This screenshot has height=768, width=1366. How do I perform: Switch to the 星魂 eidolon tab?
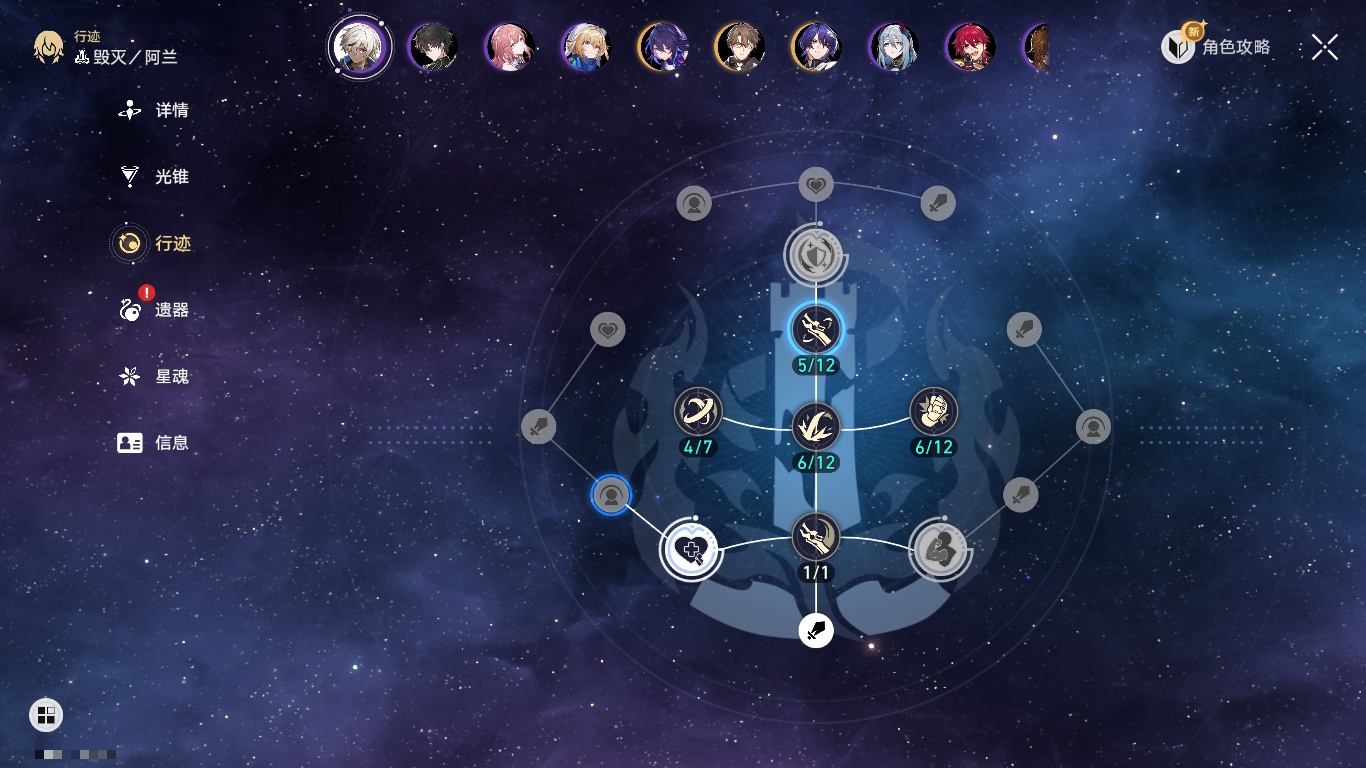[x=155, y=377]
